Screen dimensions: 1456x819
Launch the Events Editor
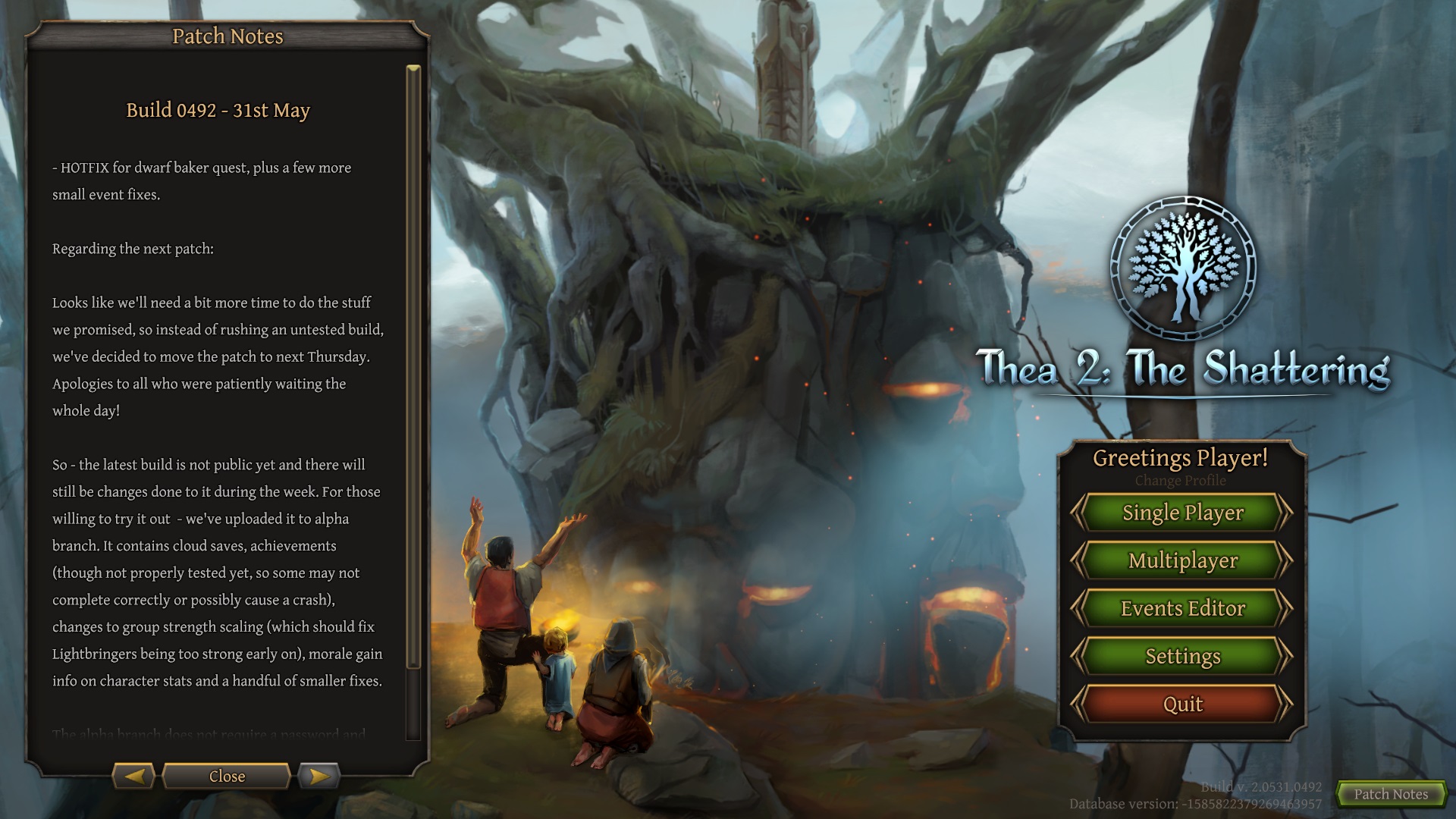click(1182, 608)
